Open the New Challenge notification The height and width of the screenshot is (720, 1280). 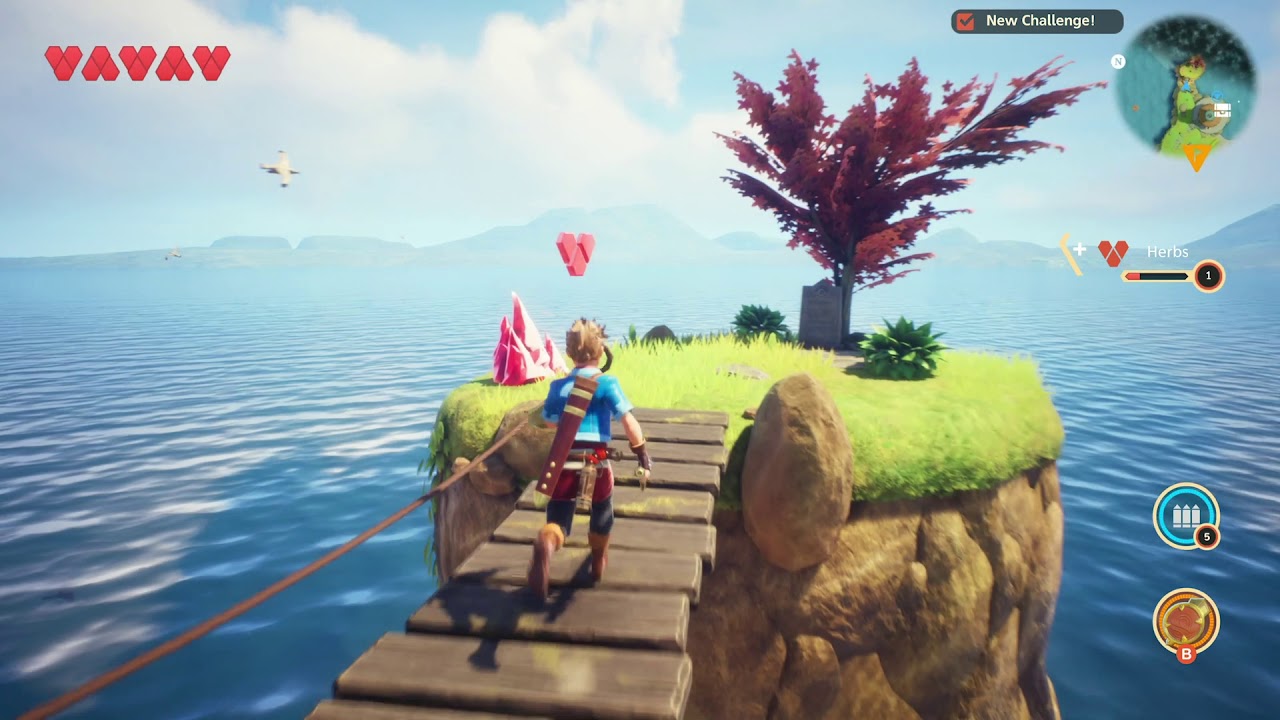[1036, 21]
